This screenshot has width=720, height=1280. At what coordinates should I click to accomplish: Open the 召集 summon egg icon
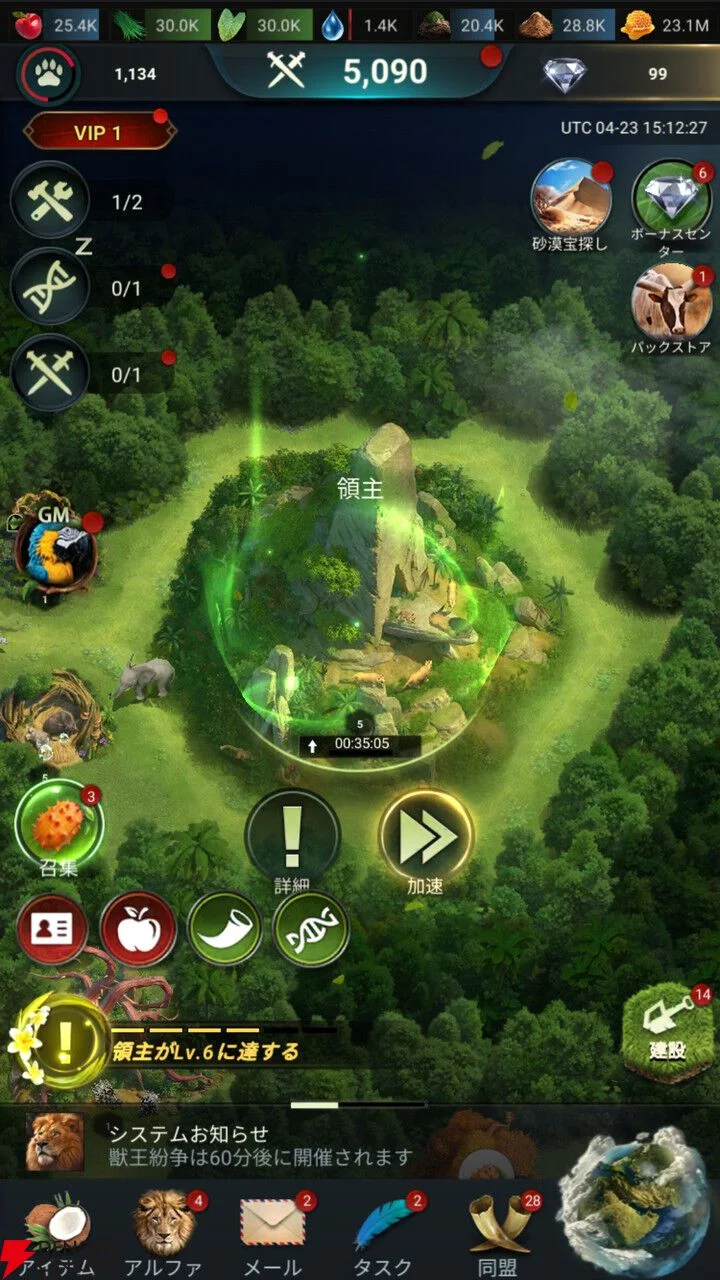(x=59, y=825)
